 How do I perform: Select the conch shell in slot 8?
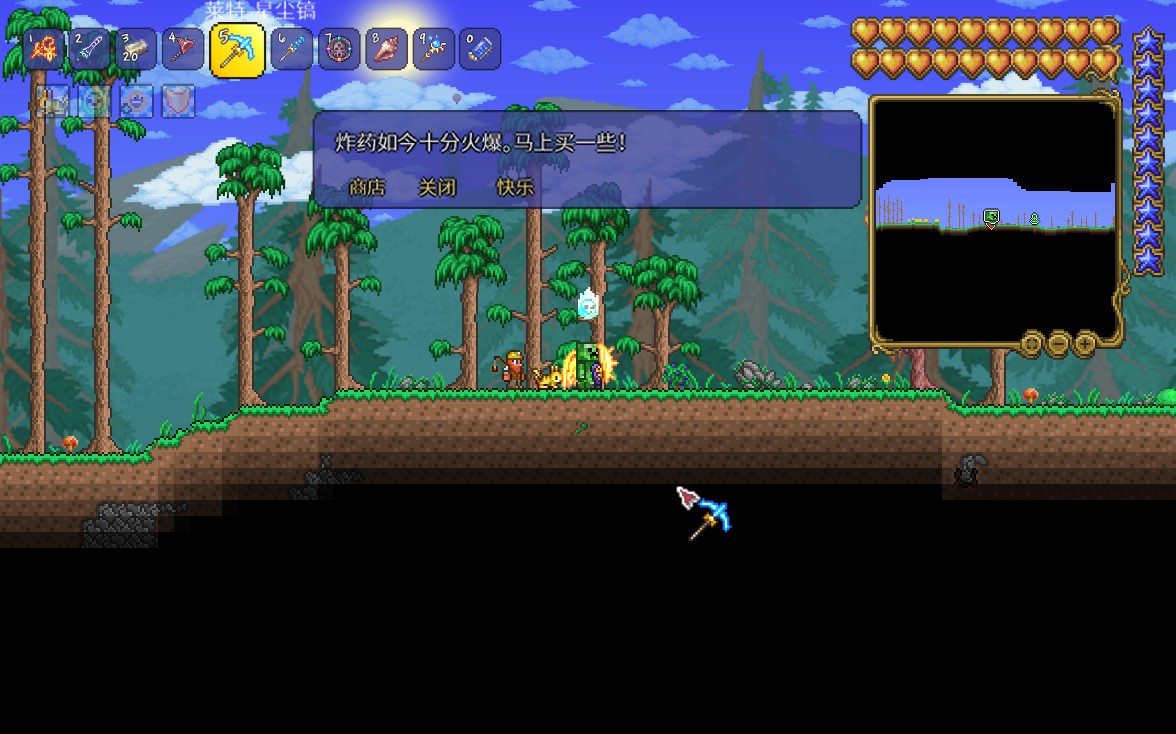point(386,50)
